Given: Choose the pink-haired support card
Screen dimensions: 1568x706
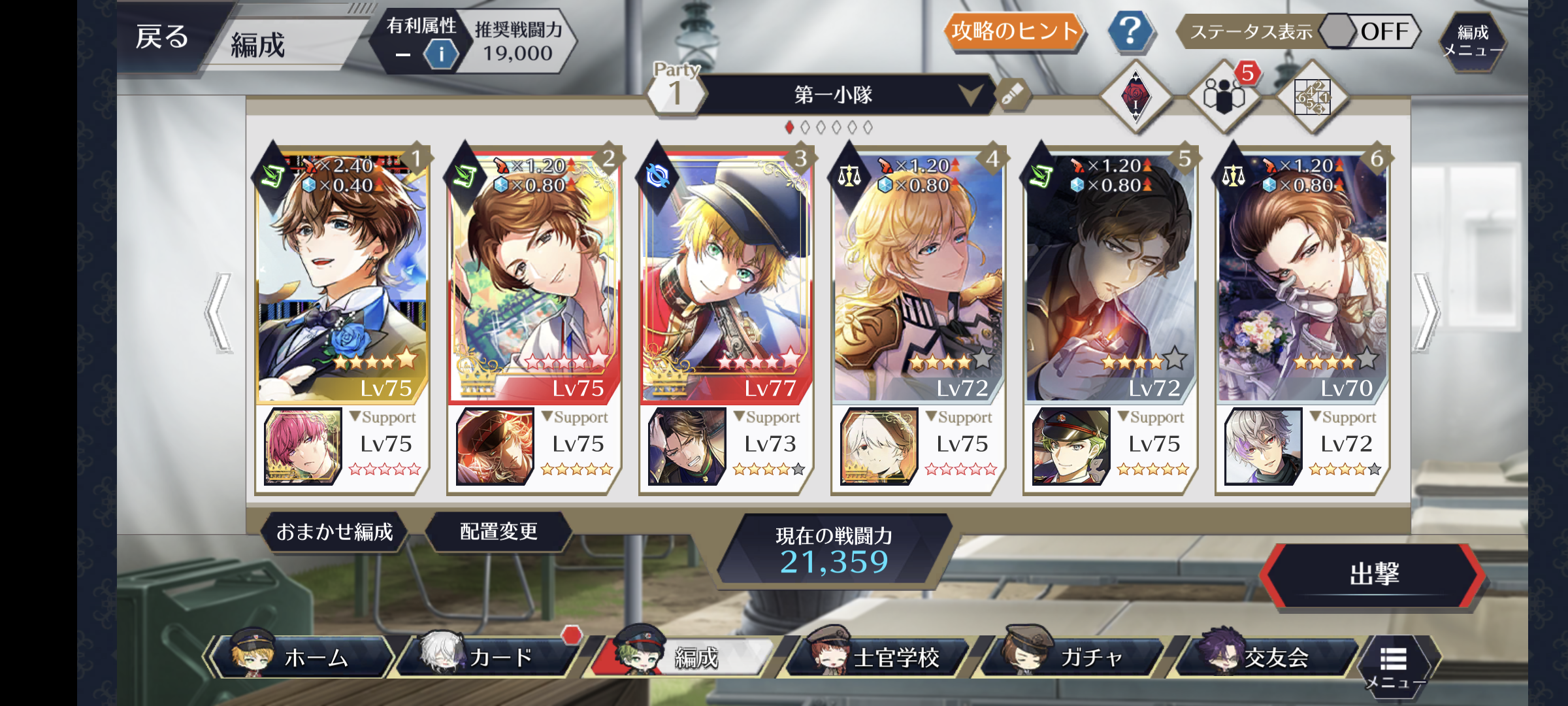Looking at the screenshot, I should (302, 446).
